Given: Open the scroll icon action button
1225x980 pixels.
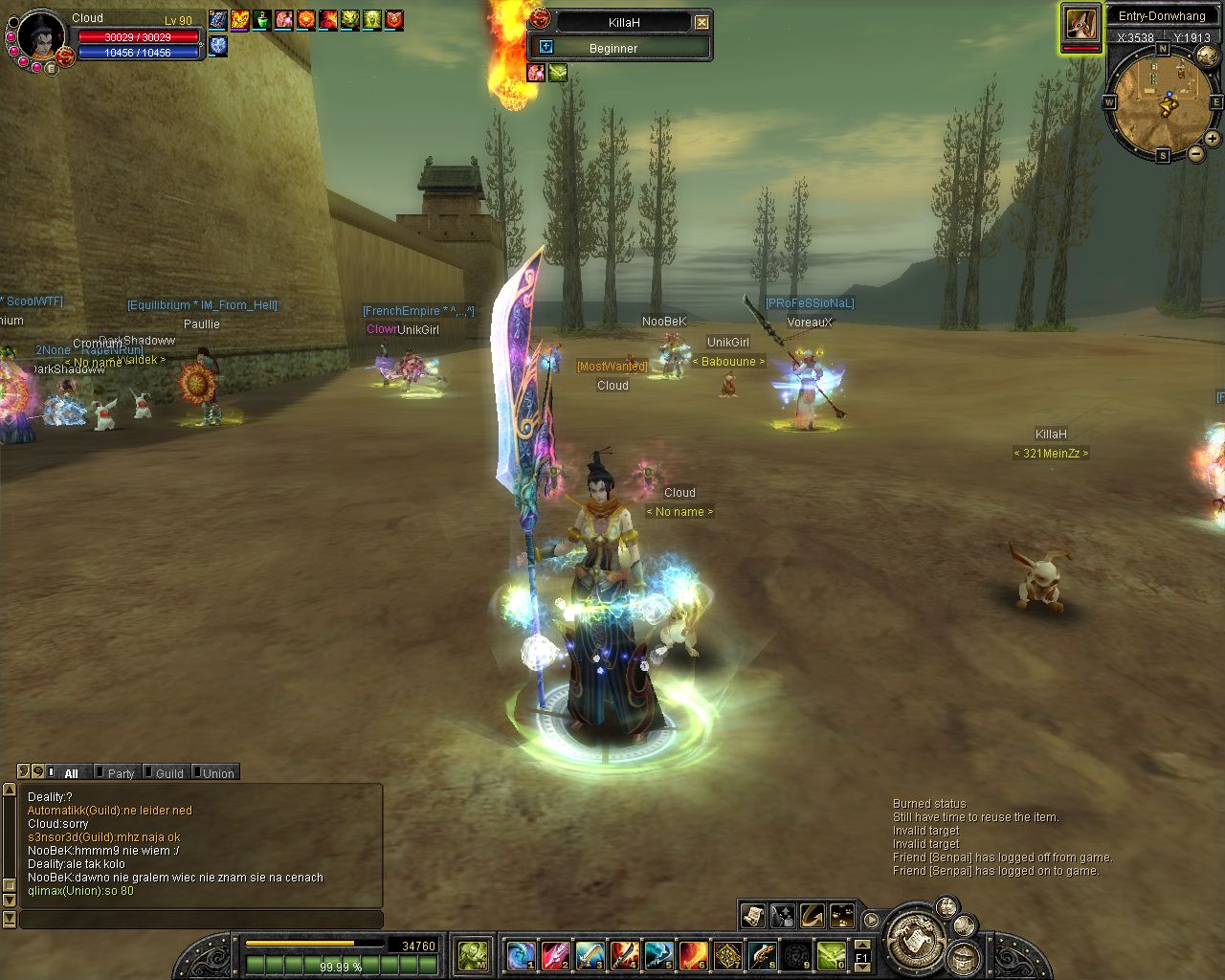Looking at the screenshot, I should tap(753, 916).
